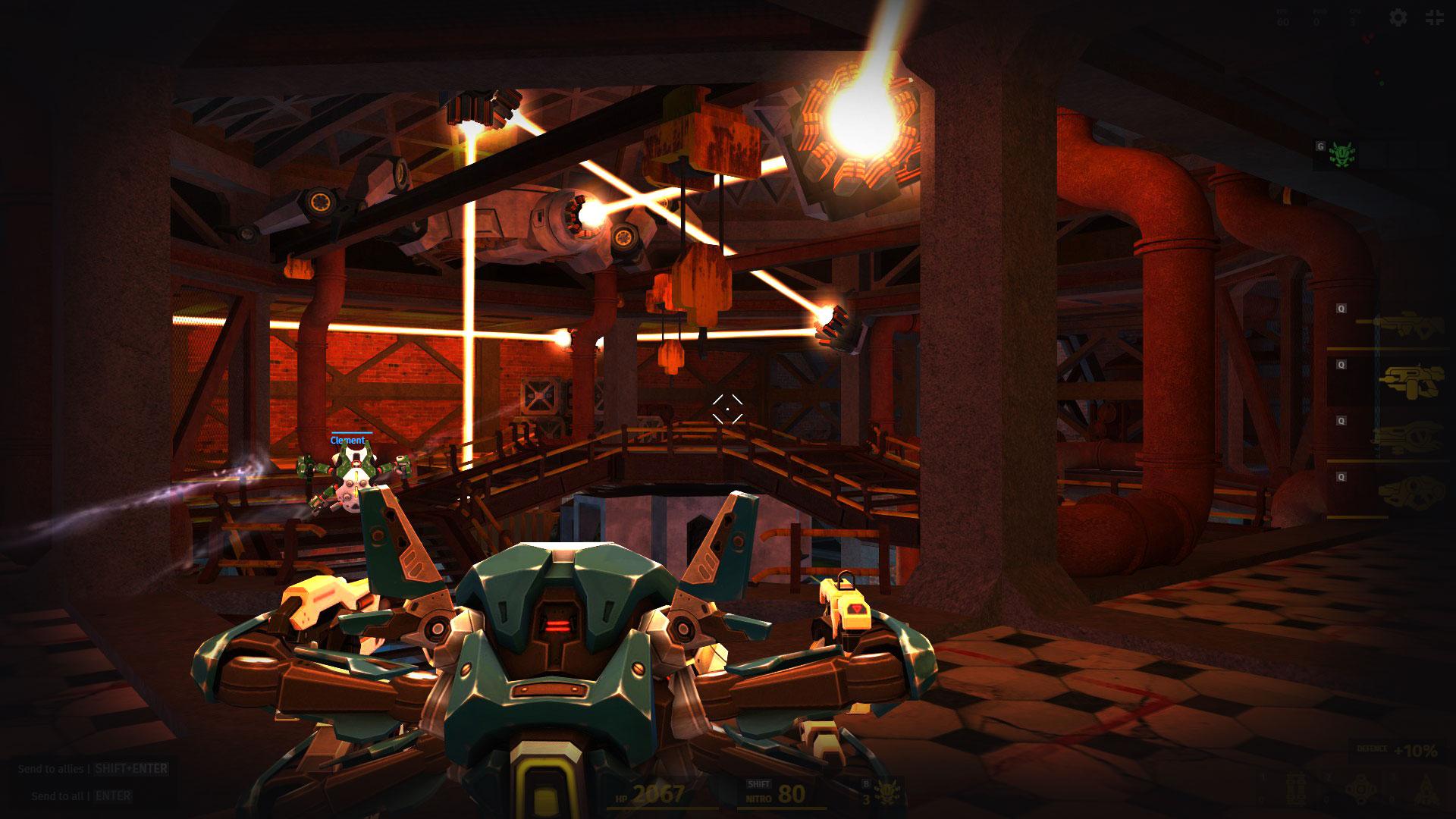Click the tower consumable icon in slot 1
This screenshot has height=819, width=1456.
(1296, 789)
